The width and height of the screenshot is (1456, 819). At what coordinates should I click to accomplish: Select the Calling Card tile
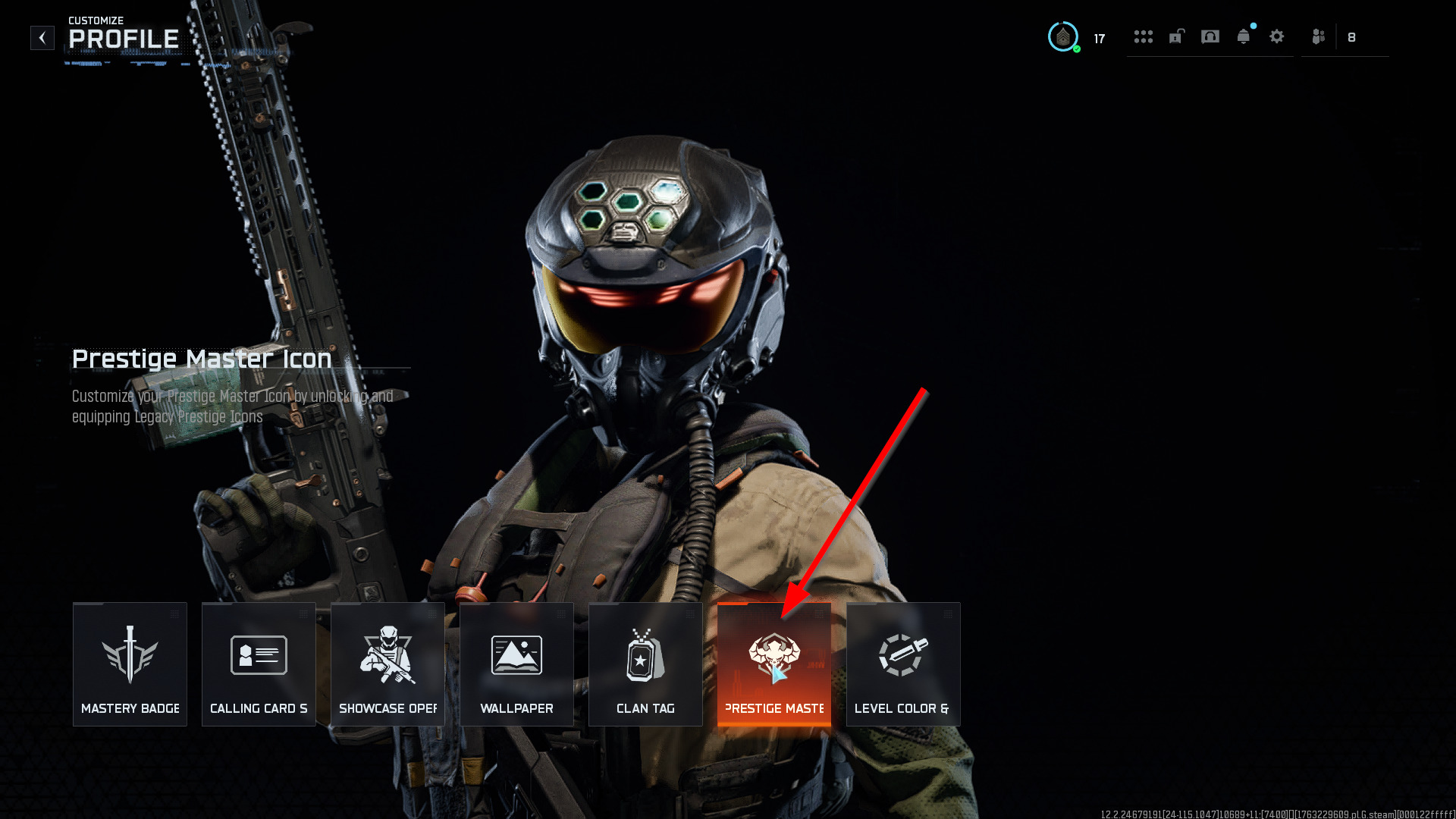pos(259,664)
